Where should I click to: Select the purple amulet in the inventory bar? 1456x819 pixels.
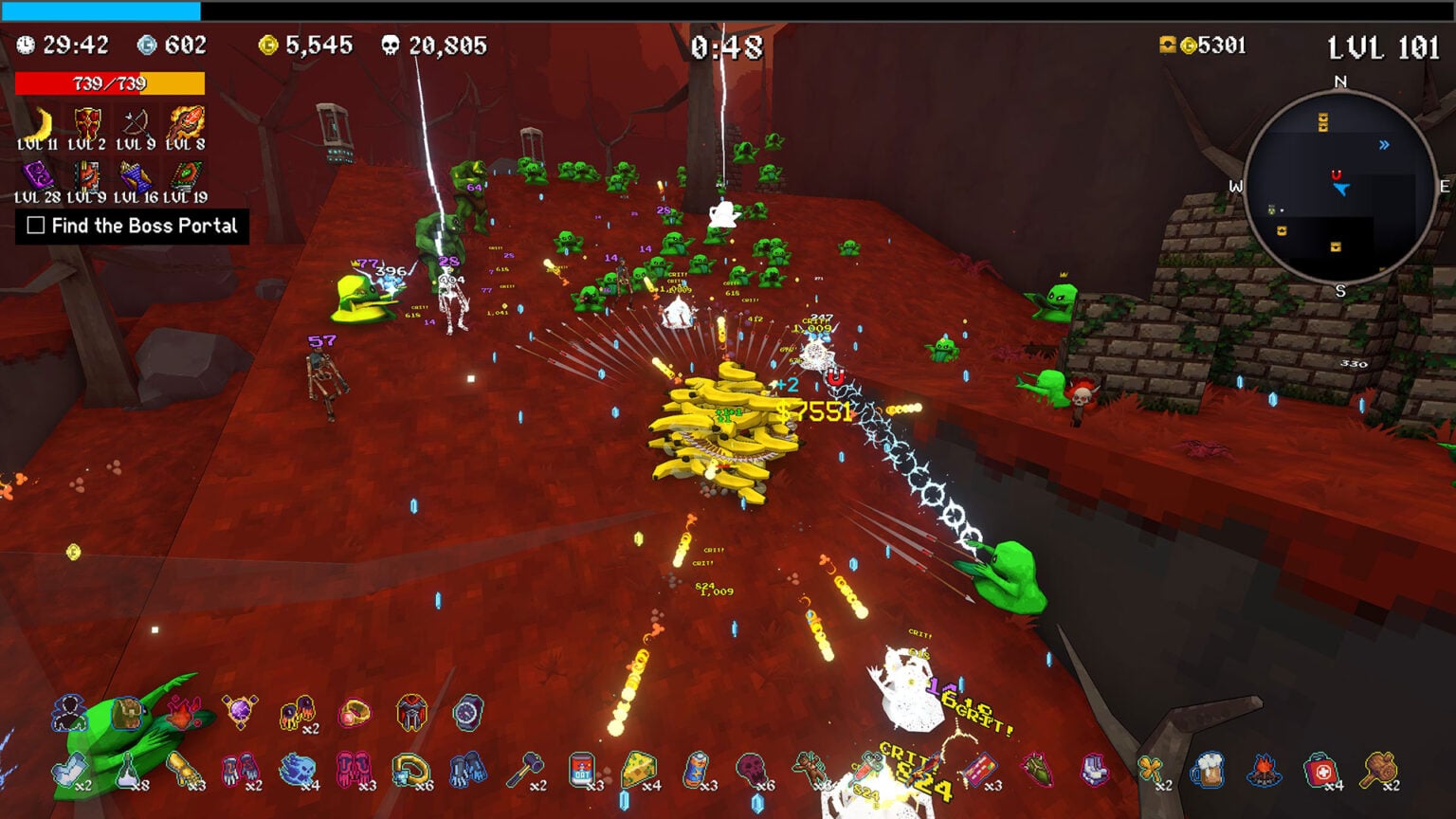click(237, 713)
